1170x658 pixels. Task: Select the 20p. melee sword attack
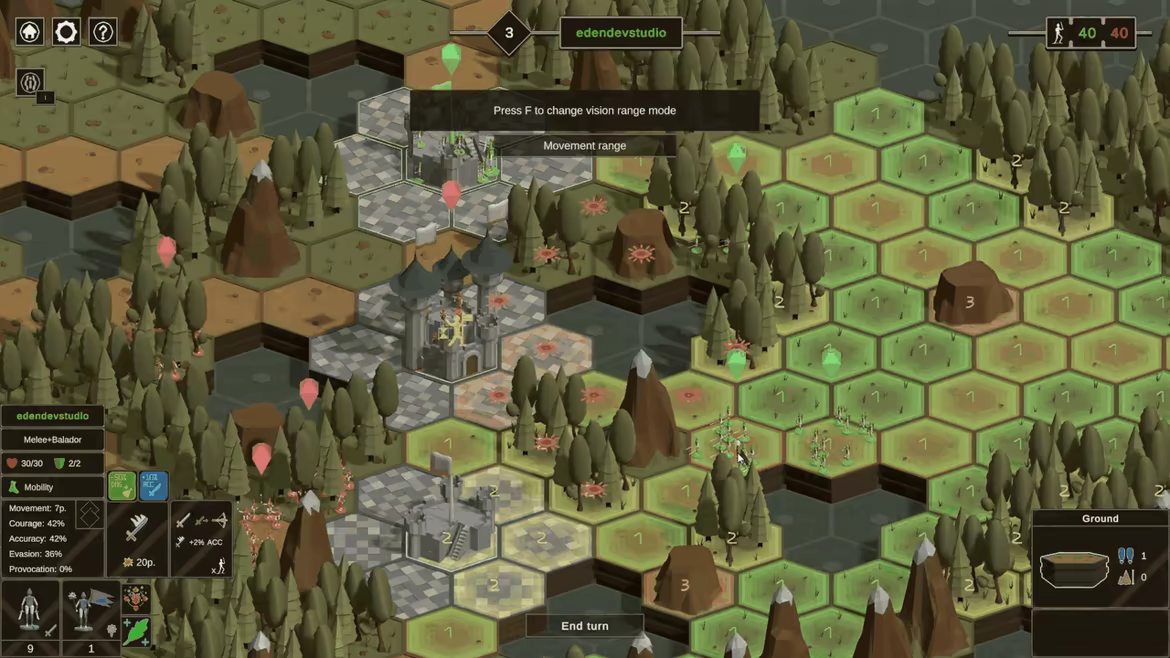click(x=137, y=538)
